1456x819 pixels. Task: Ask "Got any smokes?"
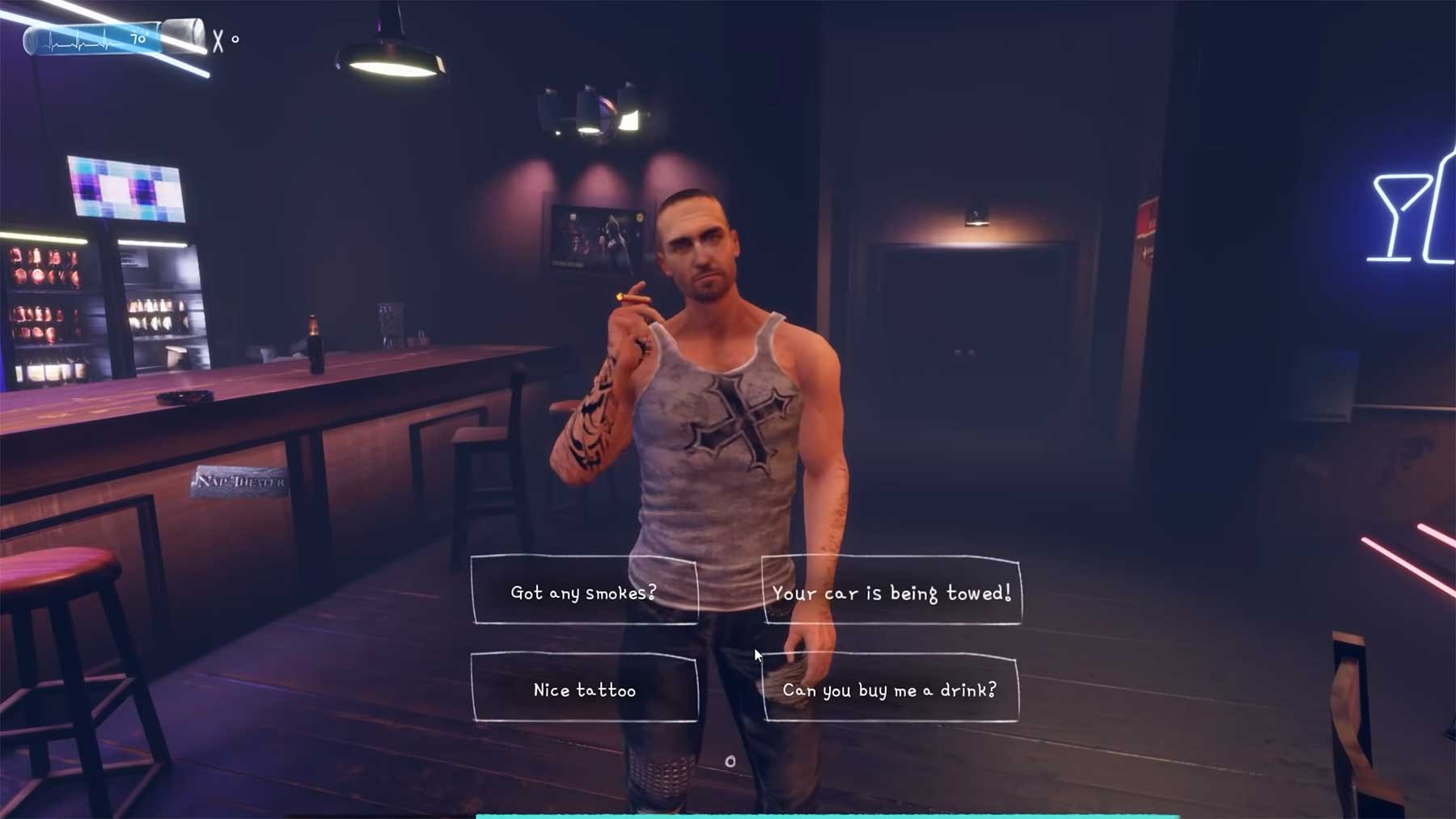584,591
